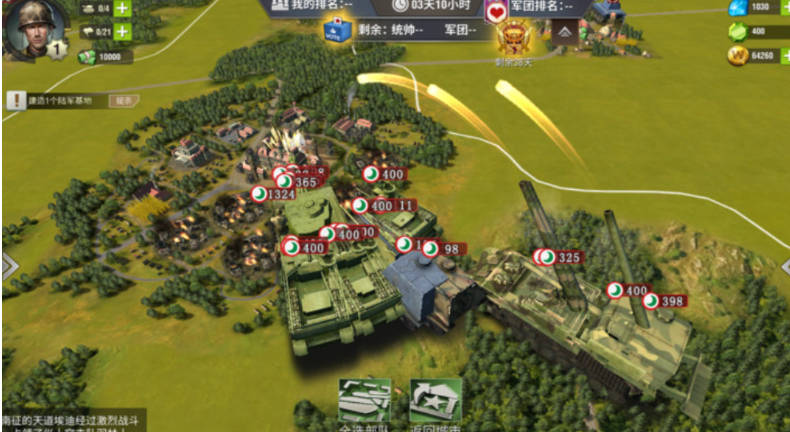Open the gold skull medal event

[x=516, y=39]
